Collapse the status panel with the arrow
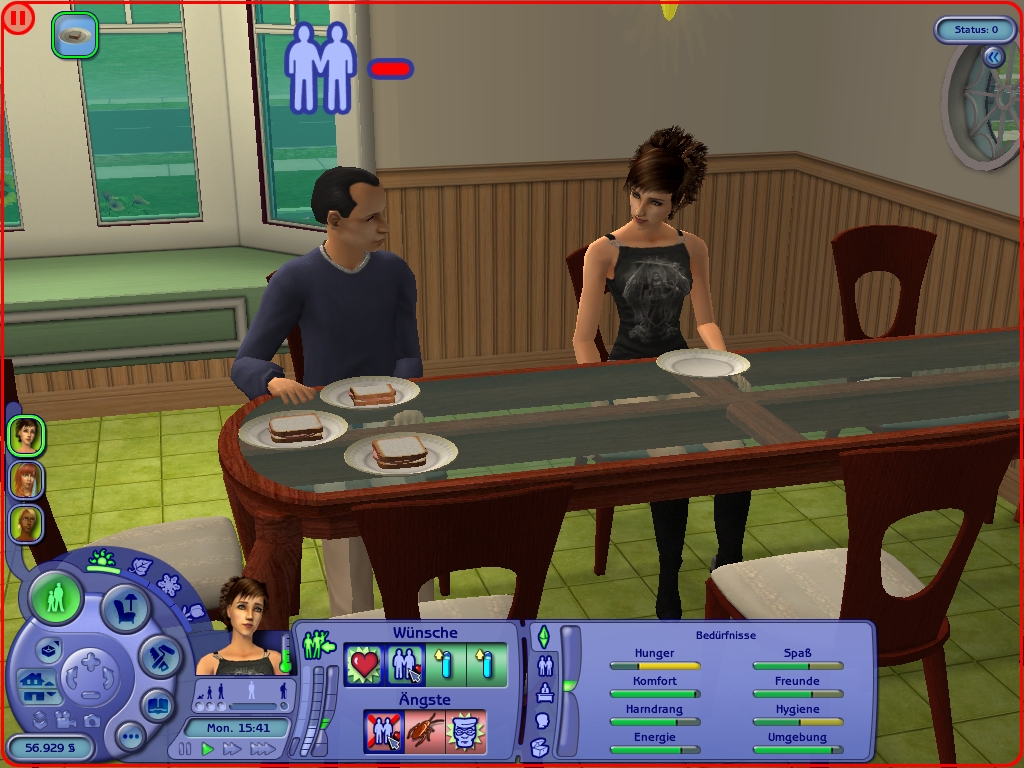Viewport: 1024px width, 768px height. (993, 58)
